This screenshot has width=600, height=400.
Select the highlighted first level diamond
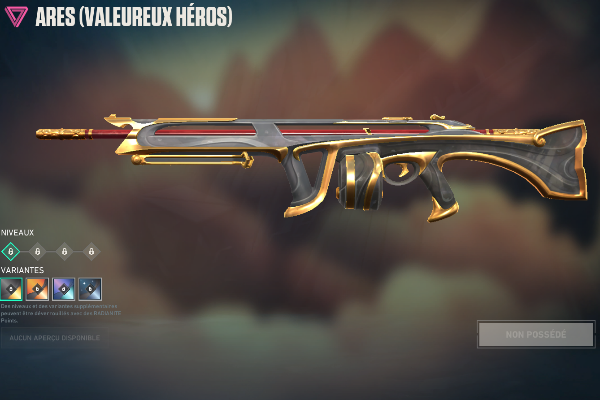point(10,251)
